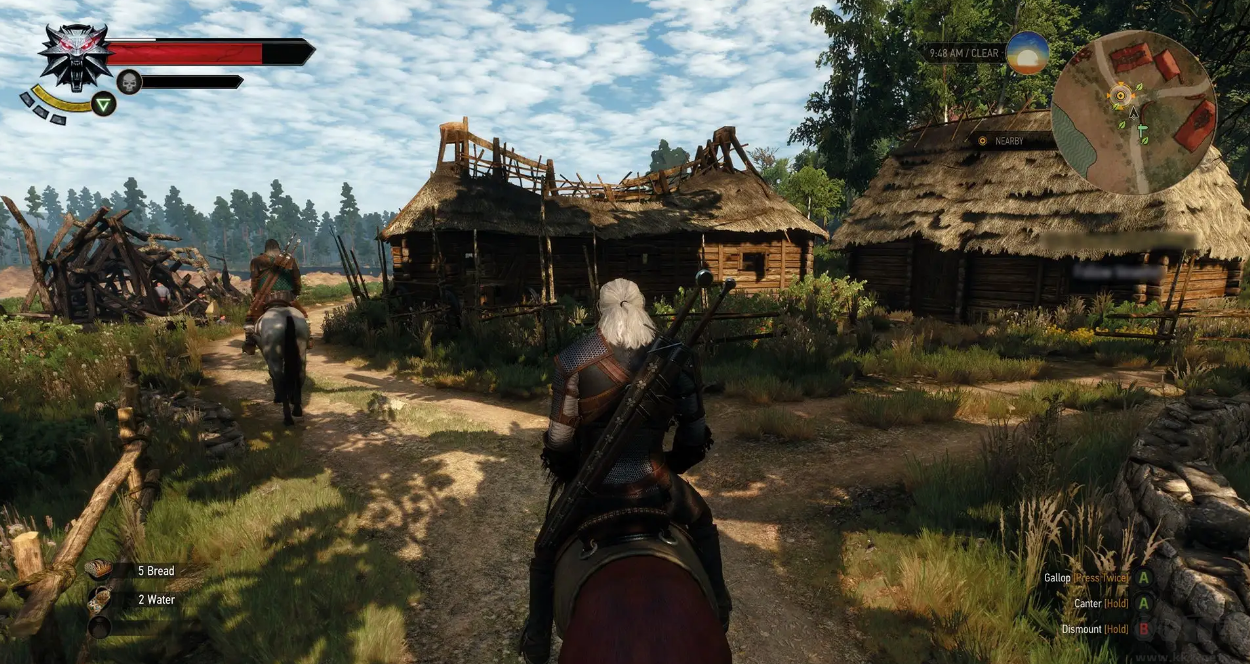The height and width of the screenshot is (664, 1250).
Task: Click the sun weather icon
Action: tap(1027, 53)
